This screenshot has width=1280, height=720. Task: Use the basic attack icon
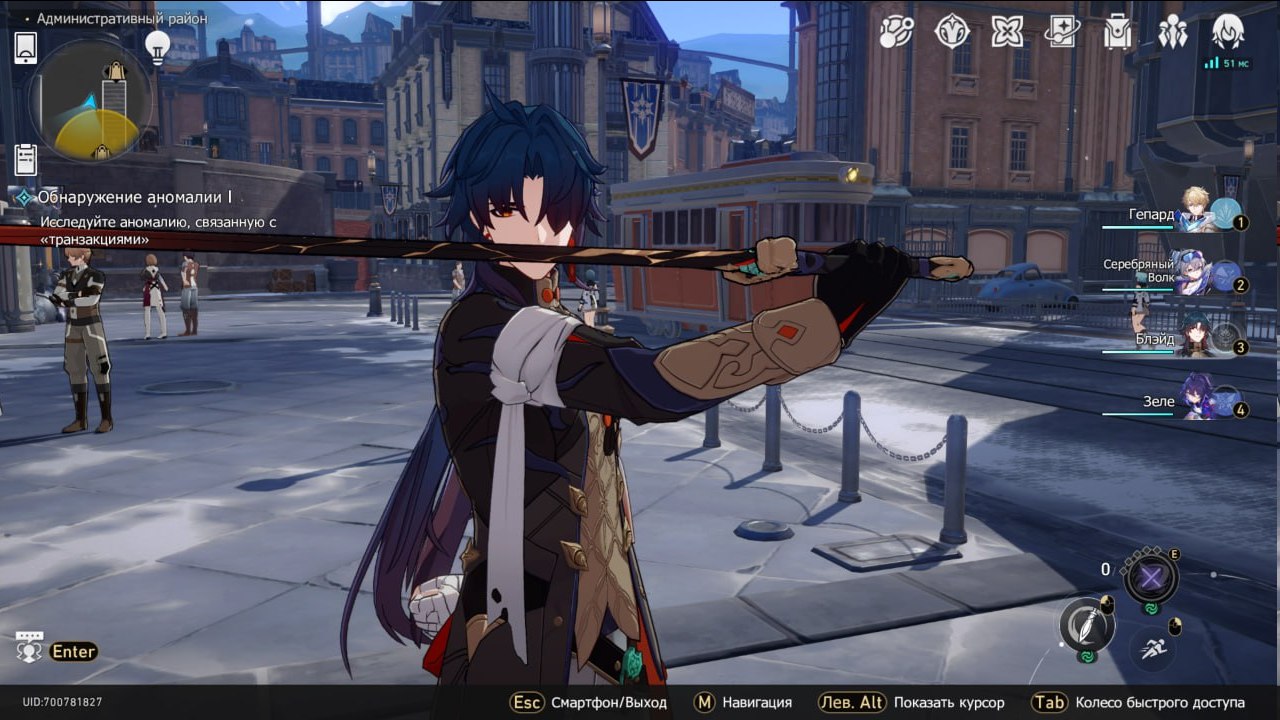pyautogui.click(x=1087, y=626)
